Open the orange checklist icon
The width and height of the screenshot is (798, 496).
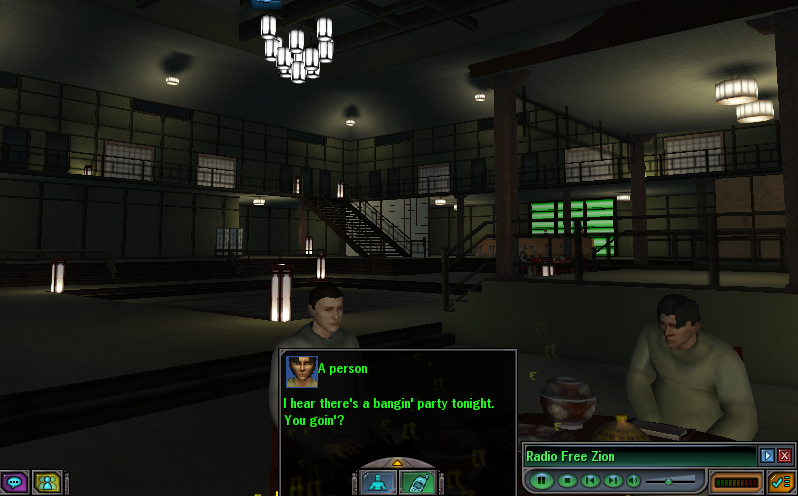pos(782,482)
